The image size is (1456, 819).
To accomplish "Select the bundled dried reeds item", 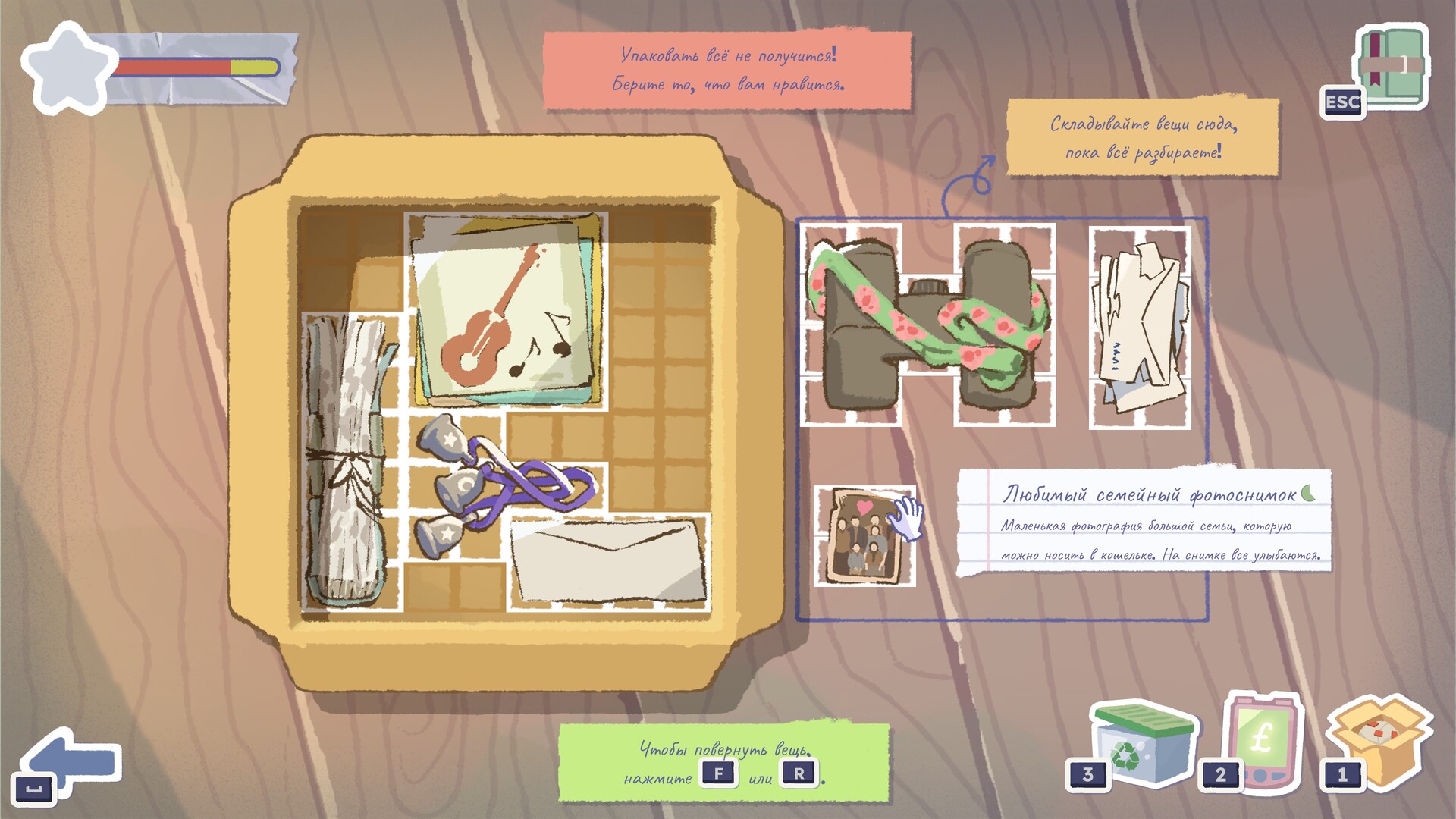I will pos(349,463).
